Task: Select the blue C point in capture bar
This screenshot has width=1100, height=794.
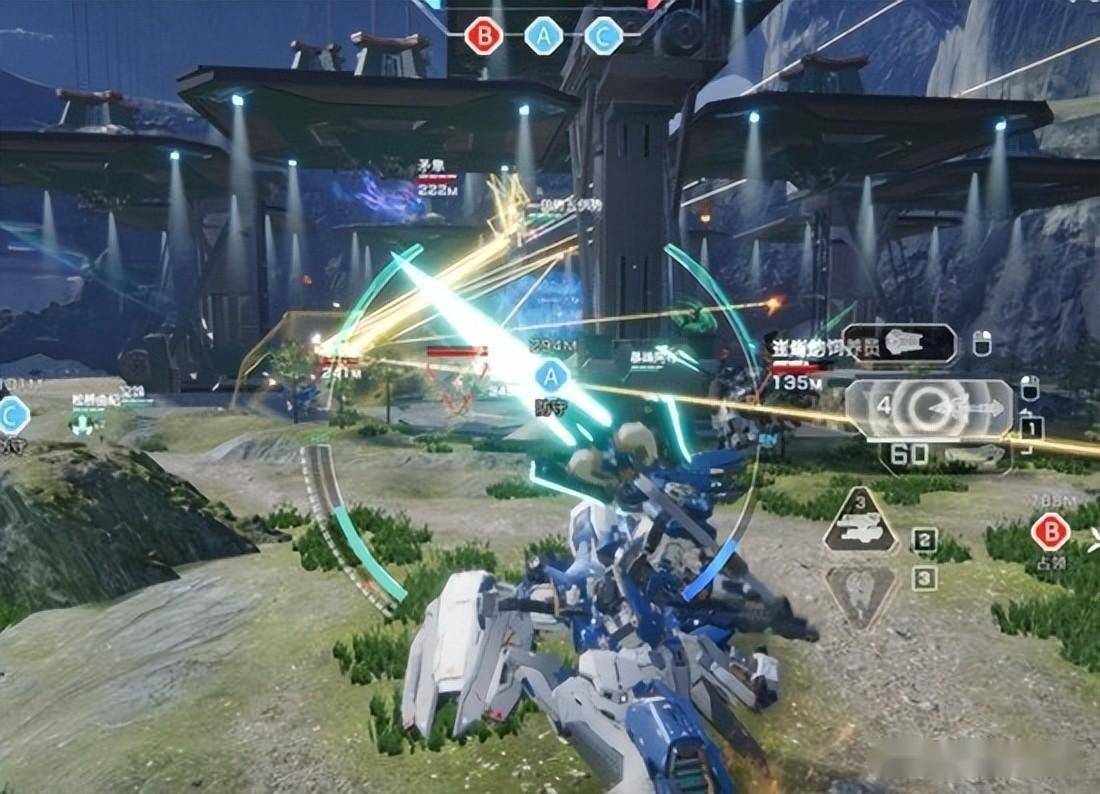Action: click(603, 37)
